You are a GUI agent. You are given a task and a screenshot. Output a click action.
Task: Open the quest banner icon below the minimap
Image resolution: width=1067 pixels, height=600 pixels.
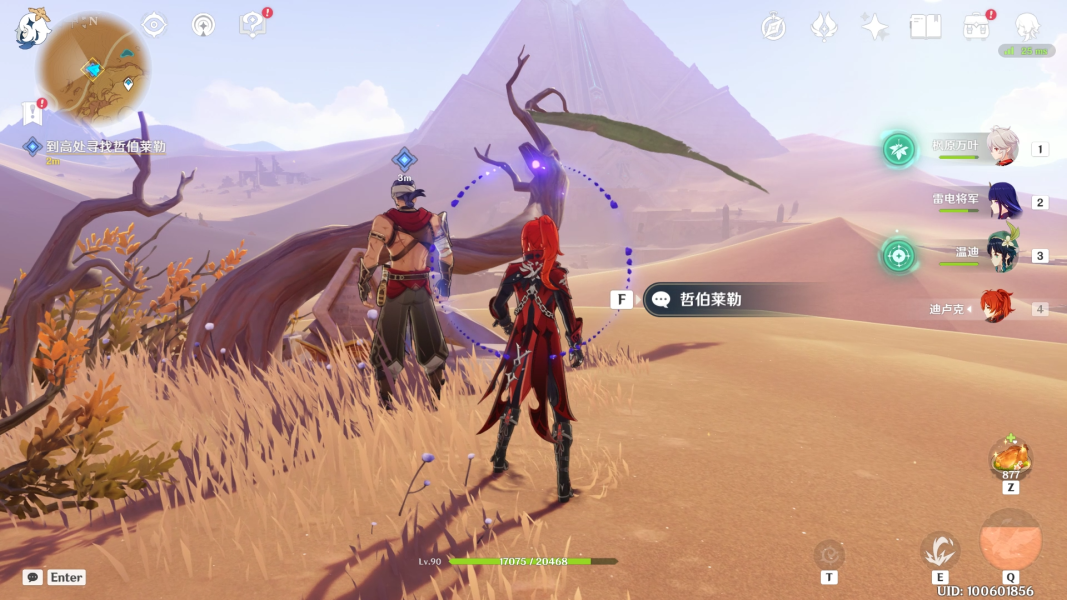[x=33, y=114]
